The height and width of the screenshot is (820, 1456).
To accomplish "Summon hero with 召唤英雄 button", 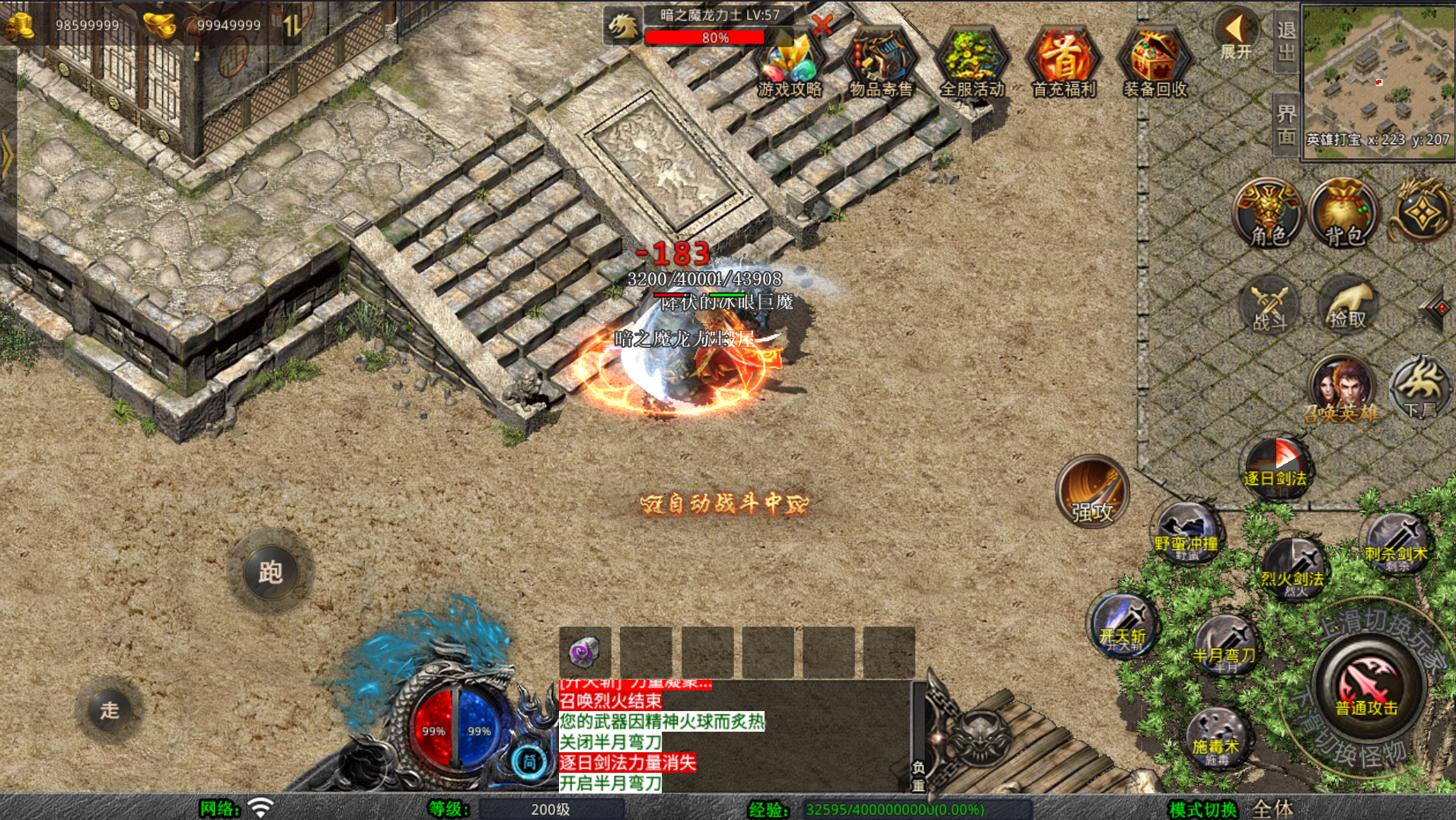I will [x=1341, y=389].
